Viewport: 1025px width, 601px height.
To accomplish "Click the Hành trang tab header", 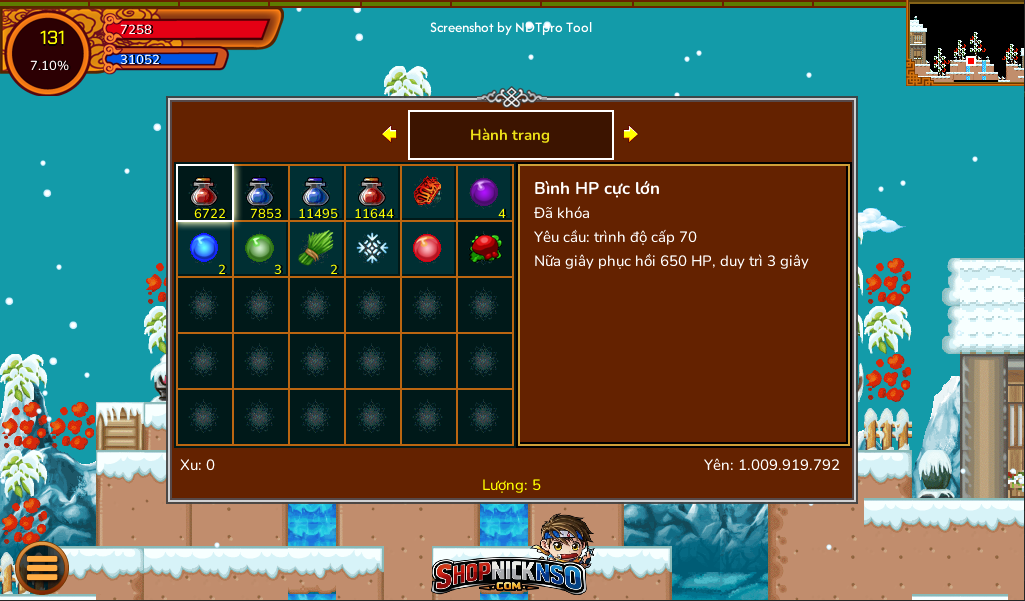I will click(510, 135).
